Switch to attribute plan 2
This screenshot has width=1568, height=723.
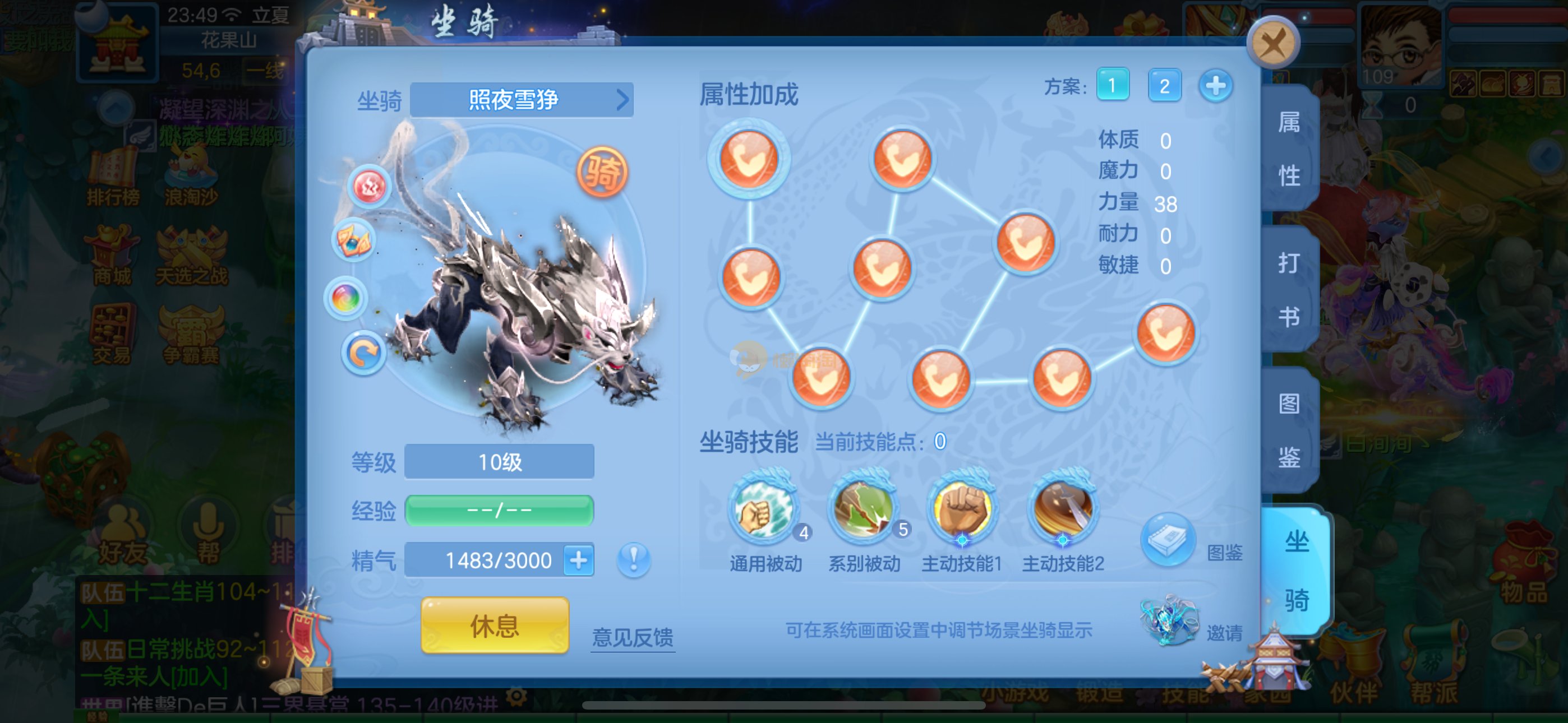pos(1164,85)
